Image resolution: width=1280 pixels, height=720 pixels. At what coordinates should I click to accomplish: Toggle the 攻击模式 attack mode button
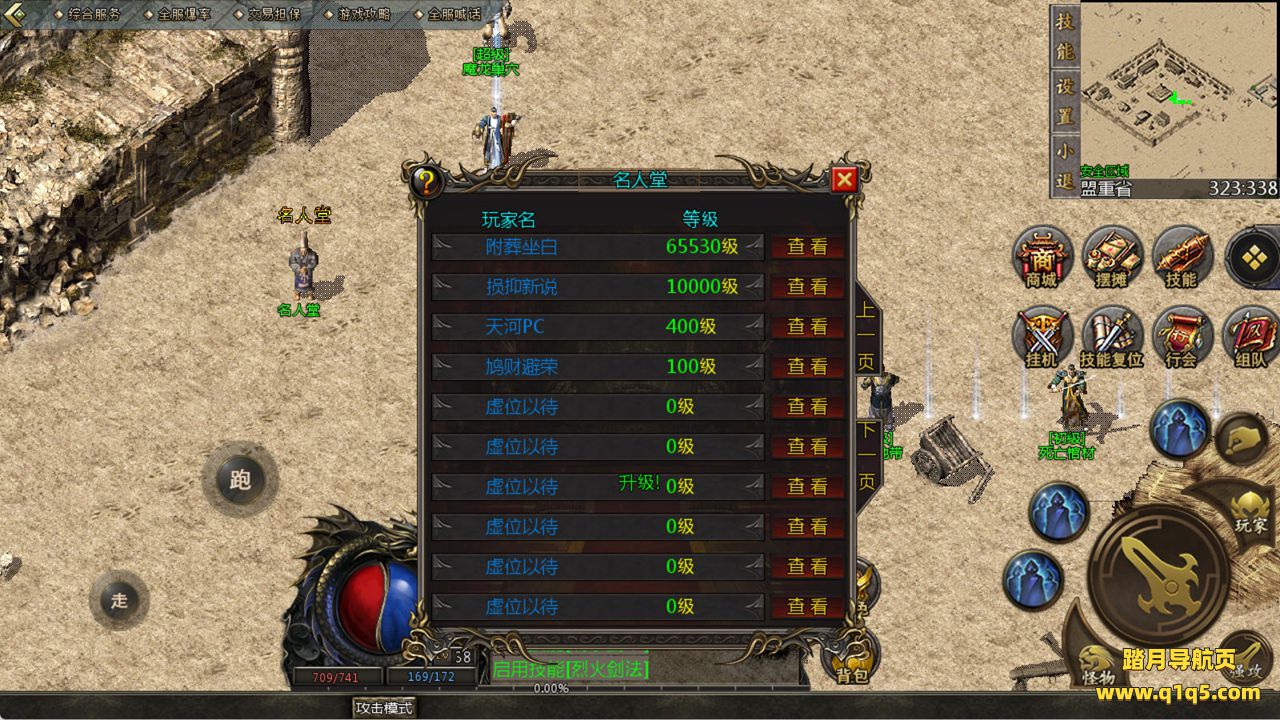385,707
